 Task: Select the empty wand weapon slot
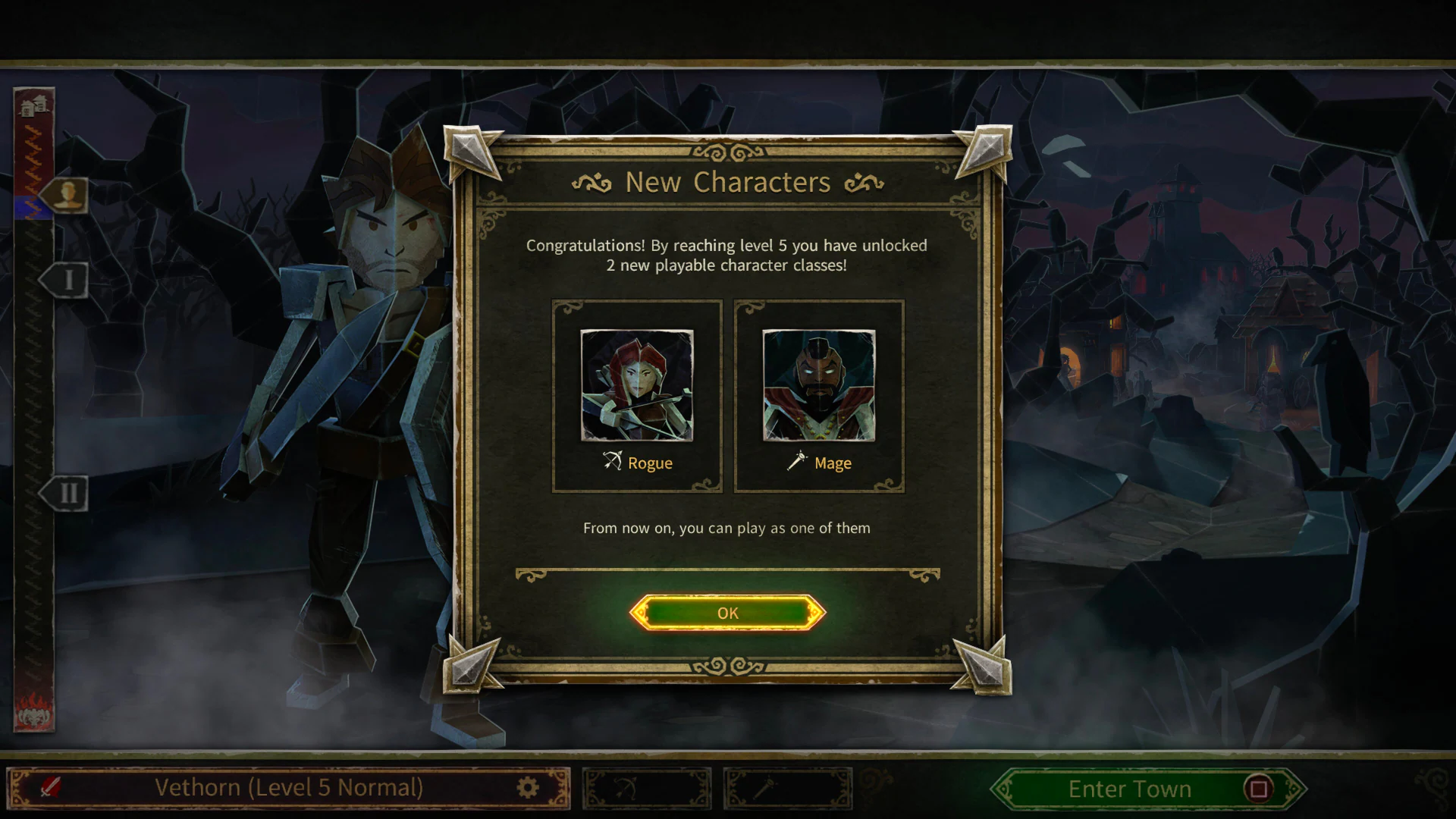(x=790, y=789)
